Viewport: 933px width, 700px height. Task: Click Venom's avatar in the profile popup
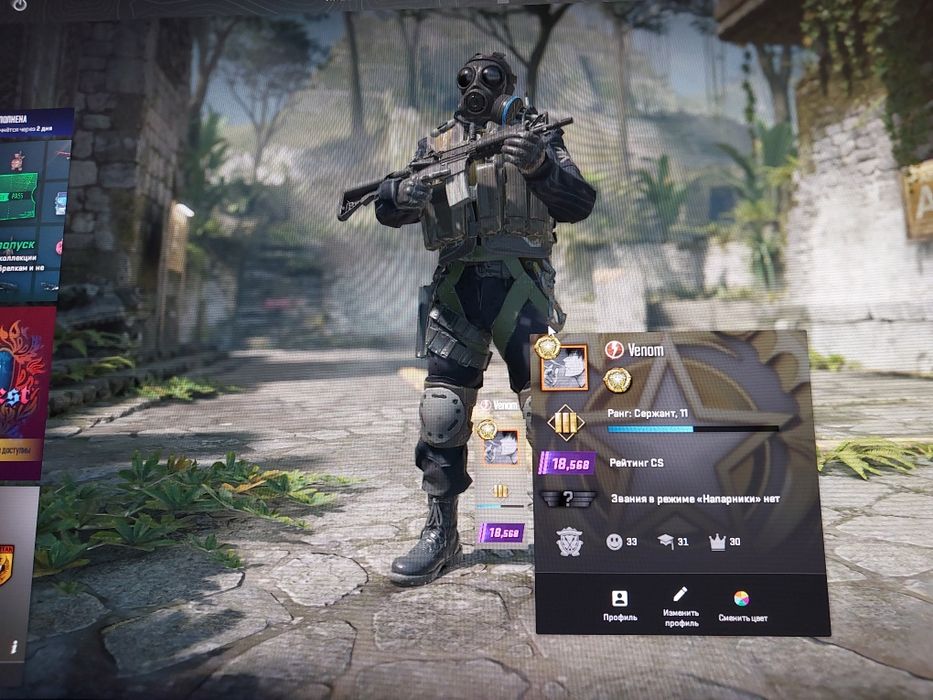tap(563, 367)
